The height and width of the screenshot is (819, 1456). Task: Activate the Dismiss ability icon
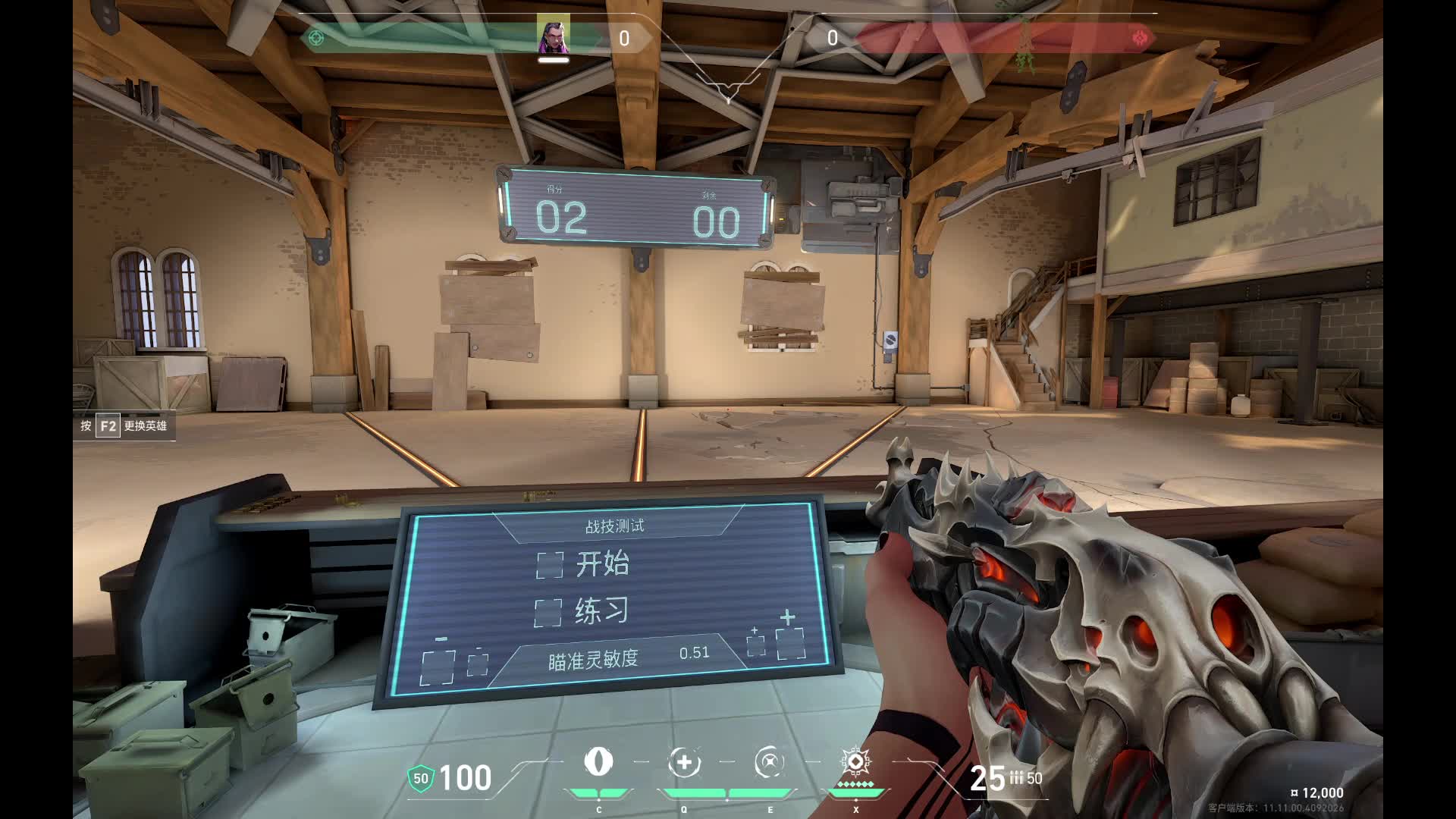[x=770, y=762]
